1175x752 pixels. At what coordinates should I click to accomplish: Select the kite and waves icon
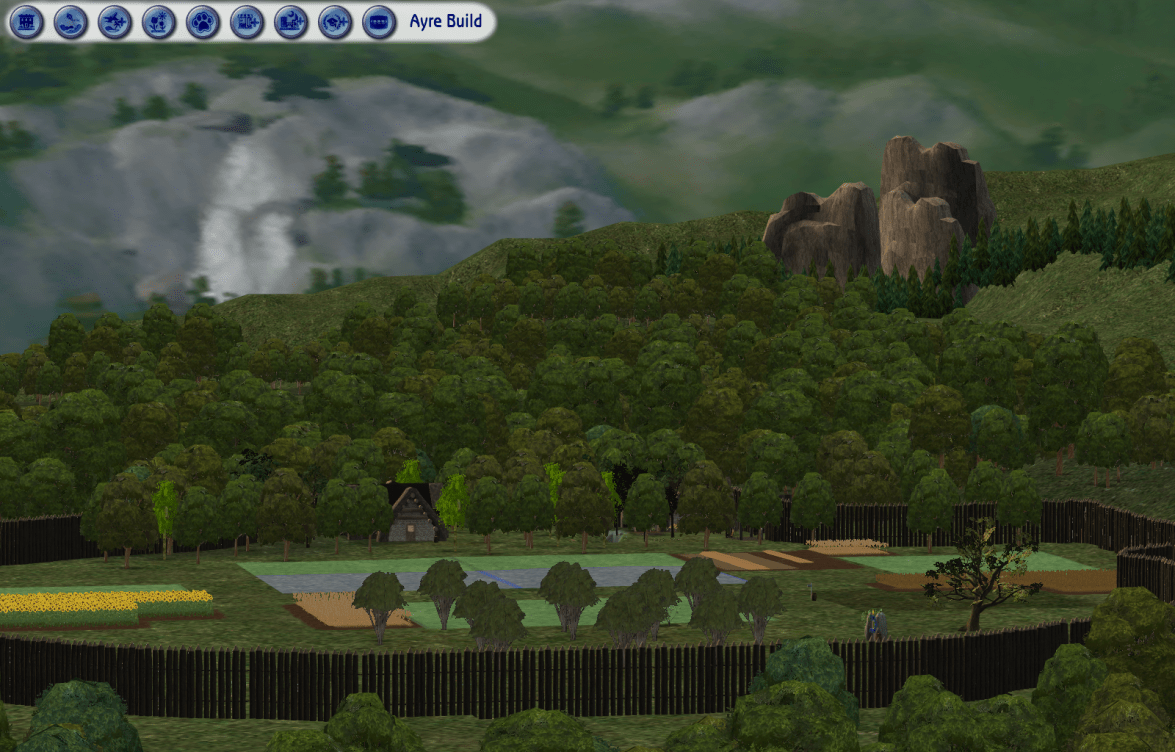click(71, 21)
